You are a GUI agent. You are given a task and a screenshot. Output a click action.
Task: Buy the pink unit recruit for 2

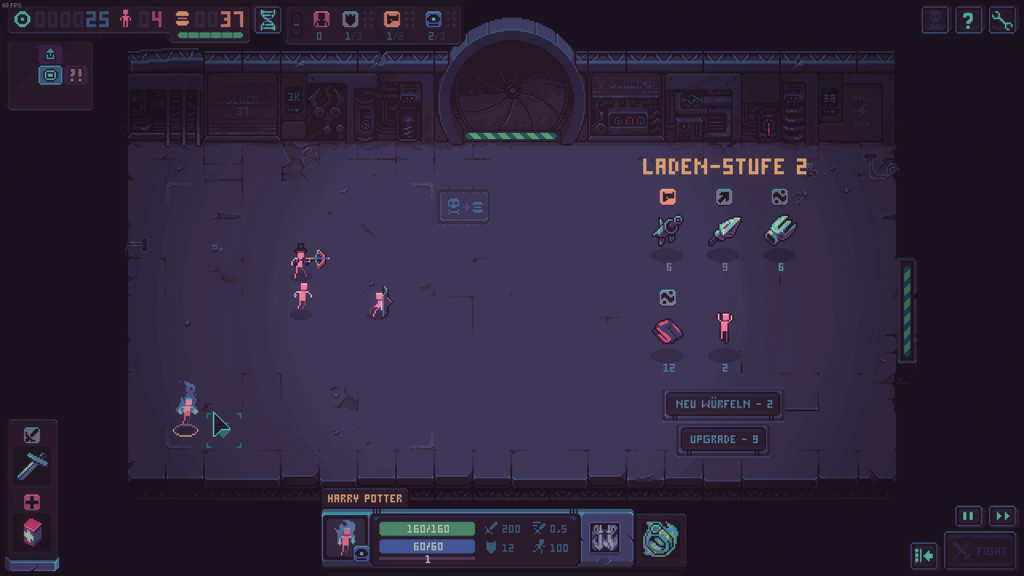[x=724, y=328]
